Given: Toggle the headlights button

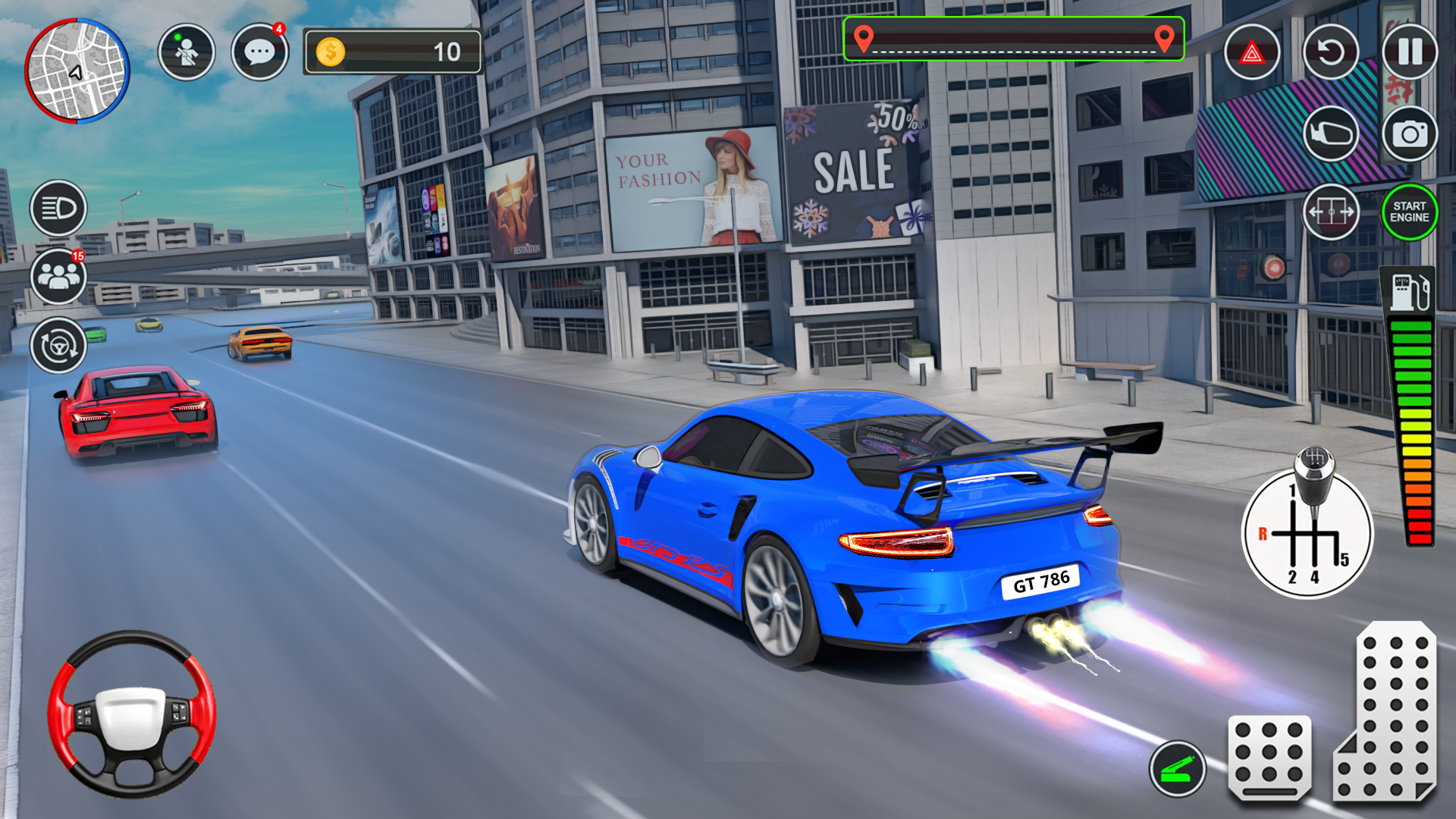Looking at the screenshot, I should [58, 208].
